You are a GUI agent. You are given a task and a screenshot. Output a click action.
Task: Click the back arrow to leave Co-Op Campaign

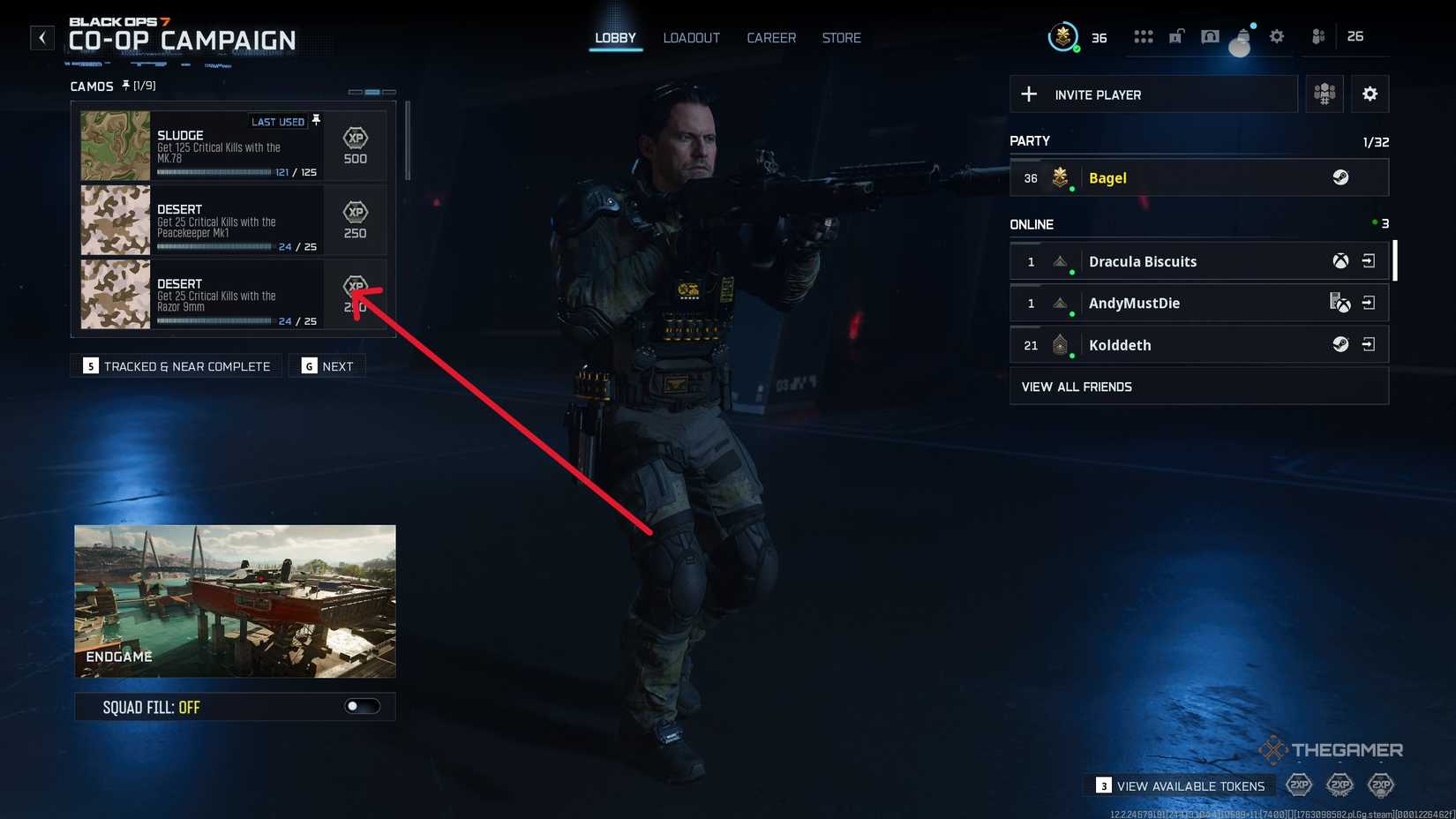pyautogui.click(x=41, y=37)
